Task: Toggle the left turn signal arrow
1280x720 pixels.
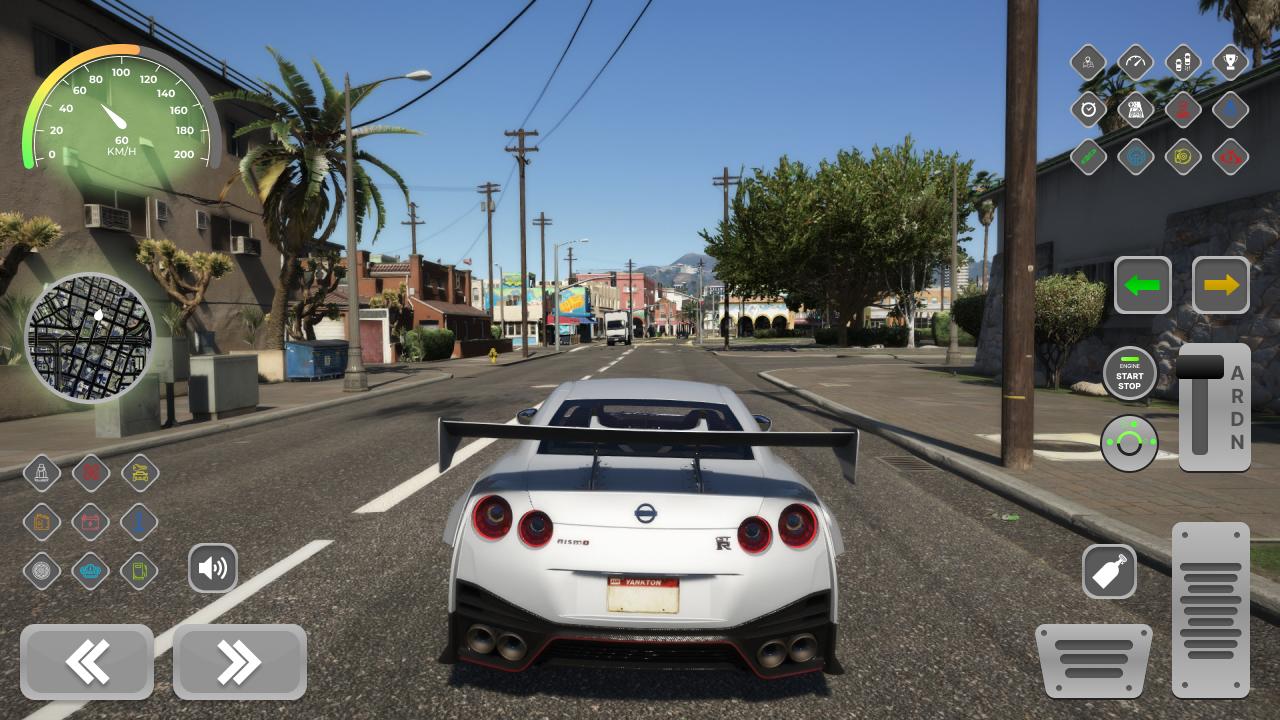Action: (x=1143, y=285)
